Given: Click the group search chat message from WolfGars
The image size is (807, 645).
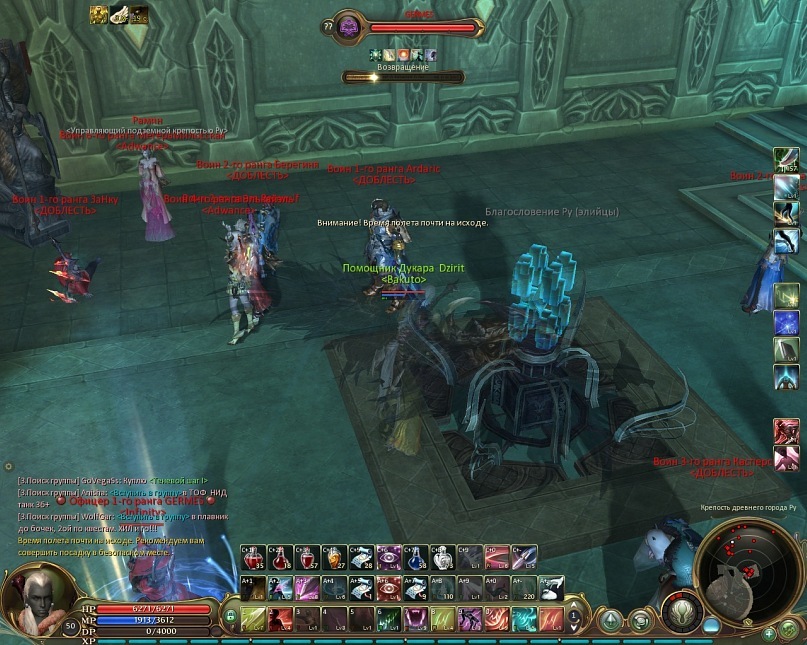Looking at the screenshot, I should pos(120,516).
